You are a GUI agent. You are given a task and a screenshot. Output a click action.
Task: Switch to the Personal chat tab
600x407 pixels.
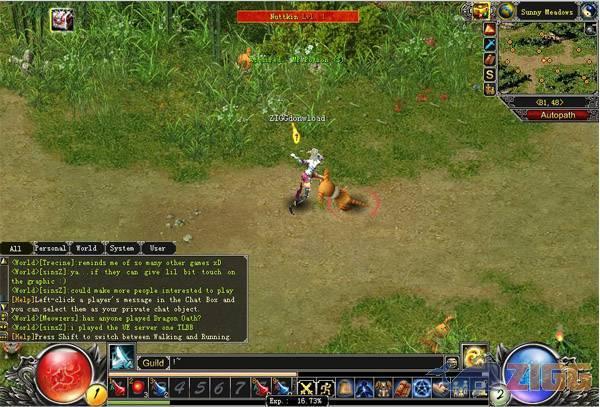(x=50, y=247)
